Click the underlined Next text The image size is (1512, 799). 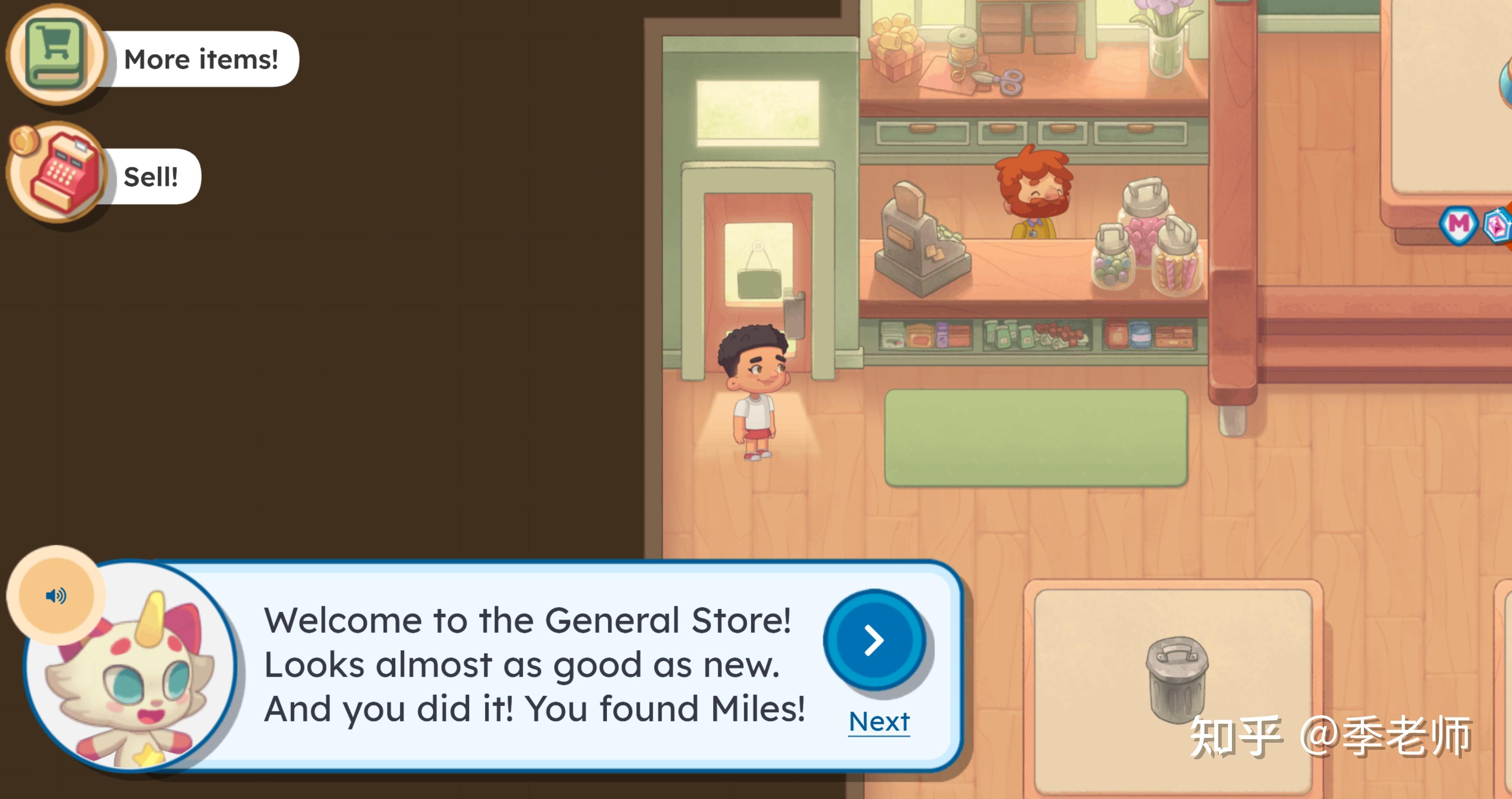coord(879,721)
